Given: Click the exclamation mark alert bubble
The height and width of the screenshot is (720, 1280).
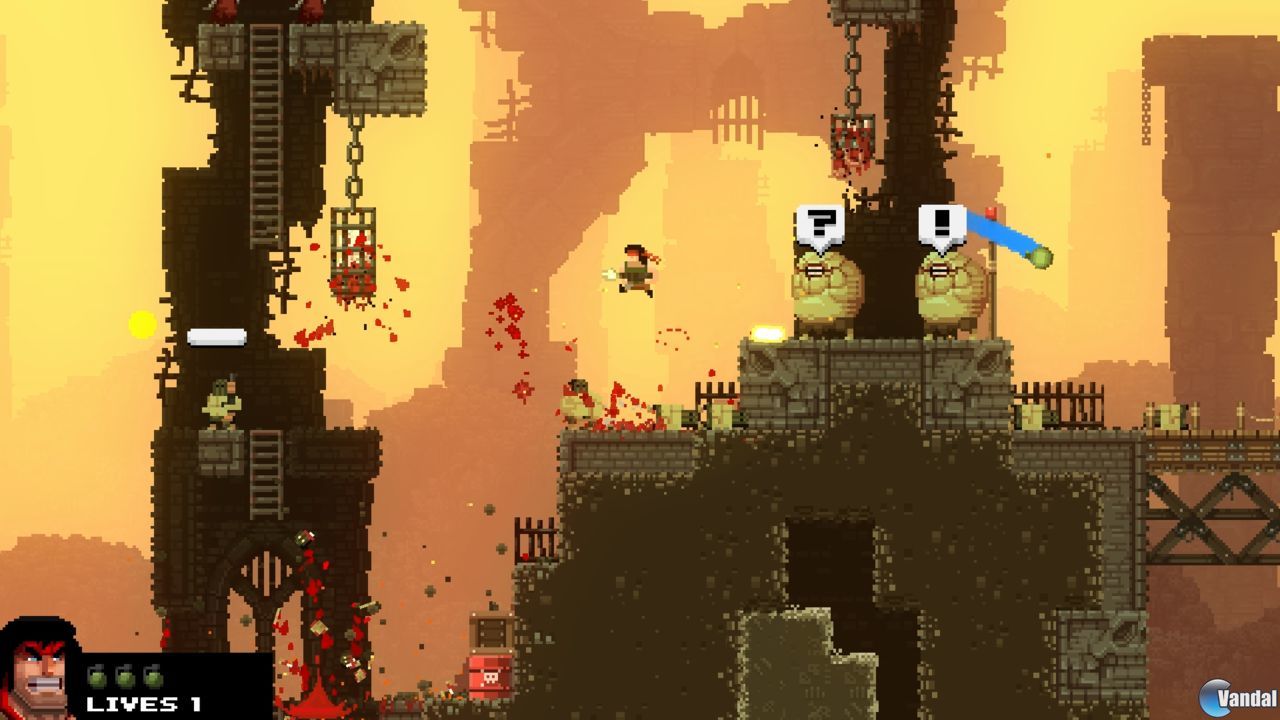Looking at the screenshot, I should tap(940, 222).
